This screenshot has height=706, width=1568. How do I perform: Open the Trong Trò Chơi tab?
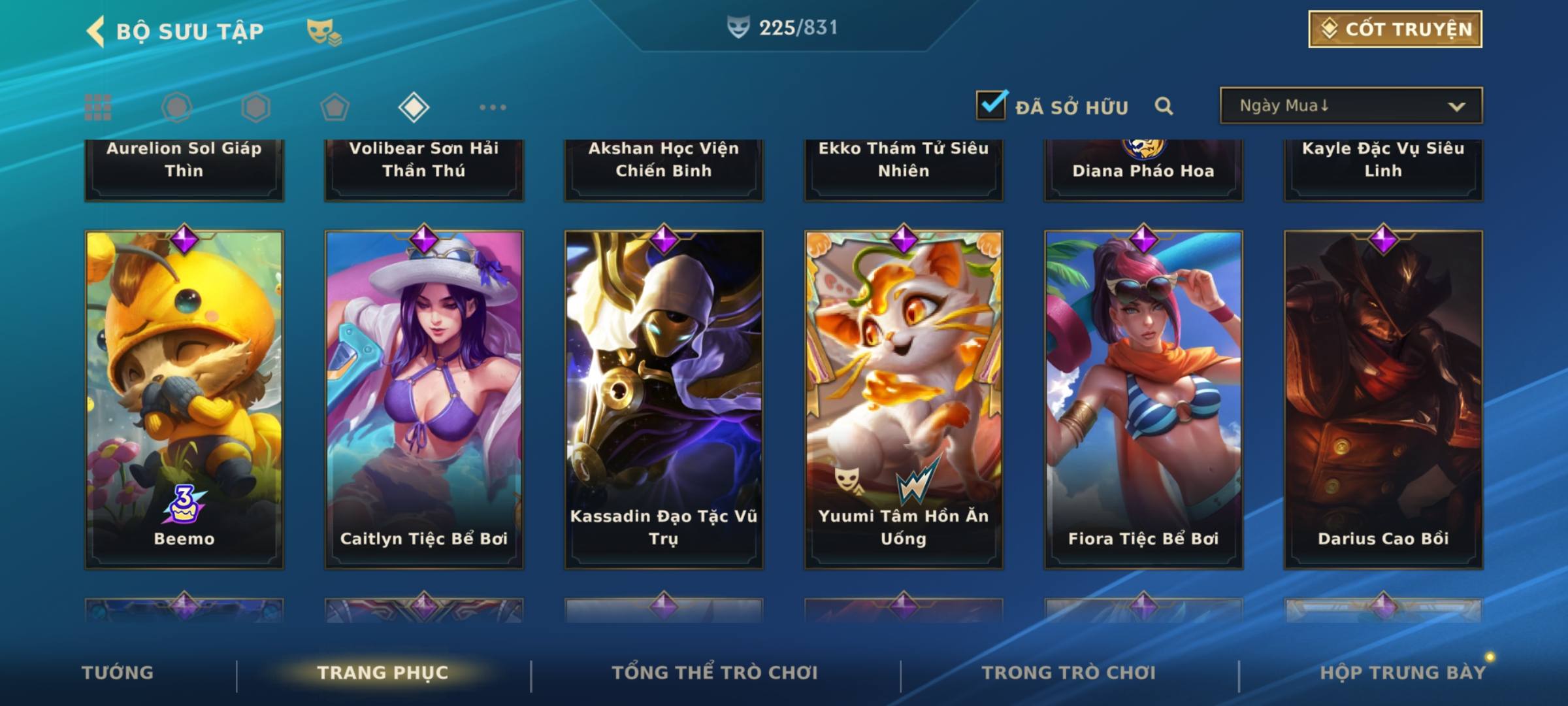coord(1068,673)
